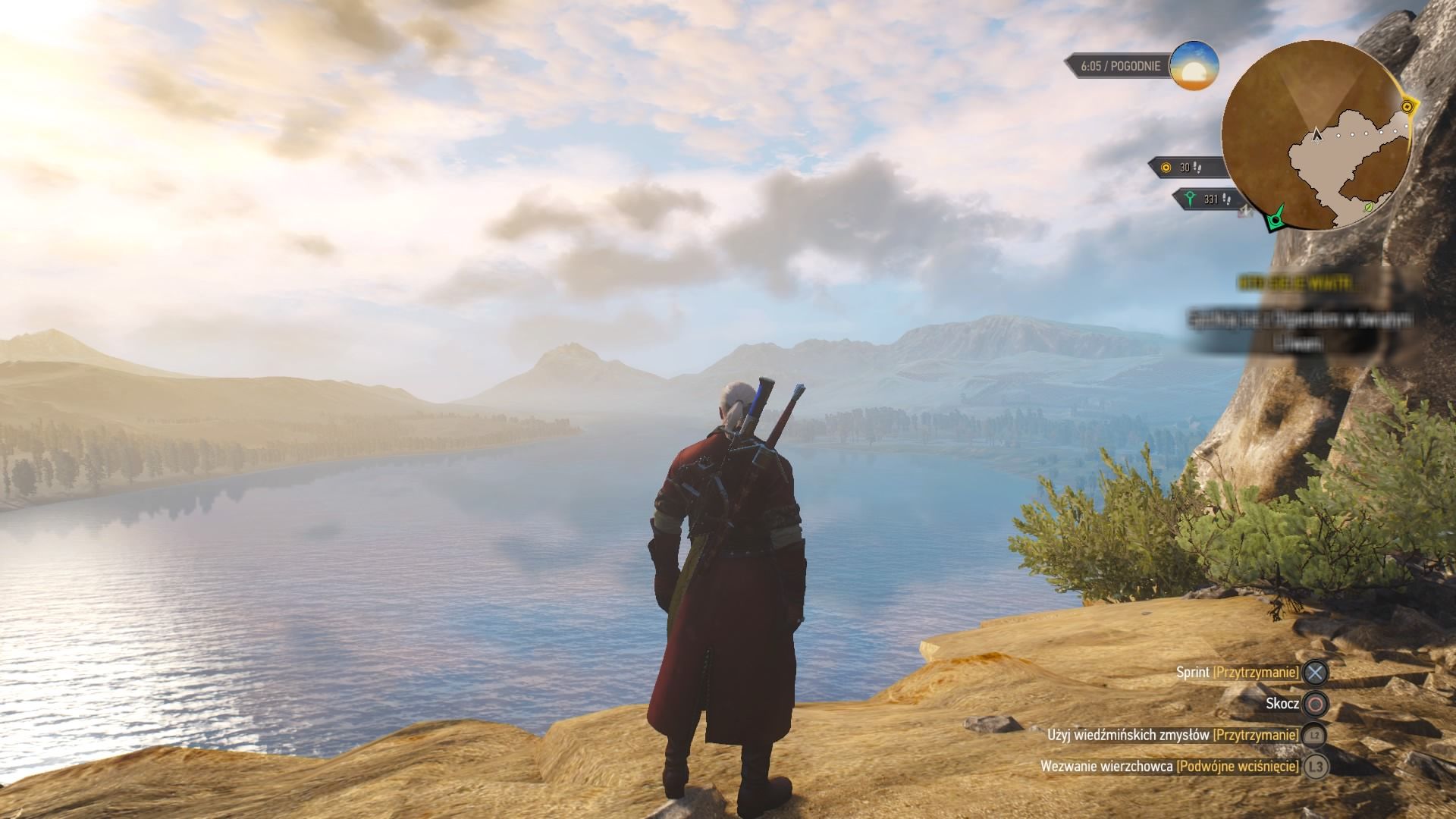Click the player arrow on the minimap

pos(1317,135)
